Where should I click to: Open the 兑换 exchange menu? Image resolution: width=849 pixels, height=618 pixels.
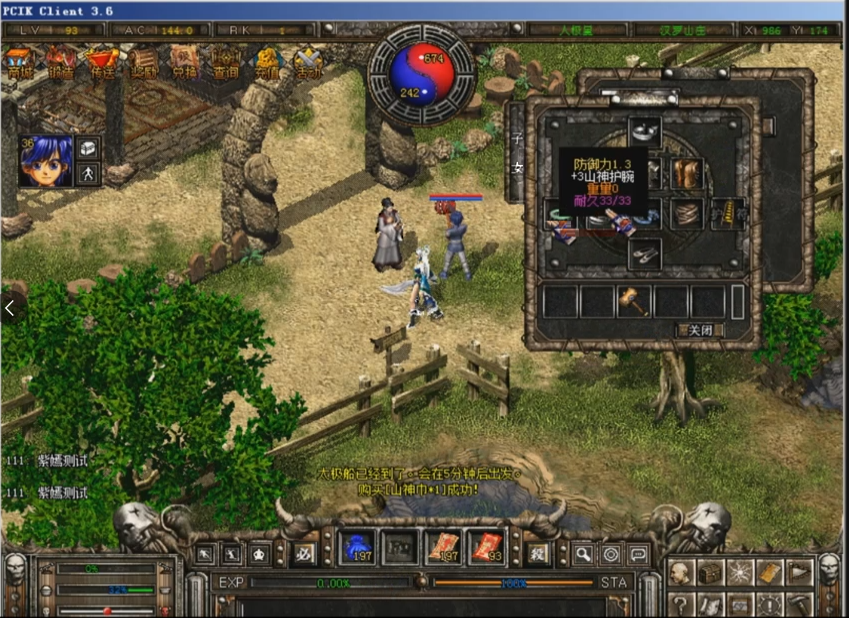(184, 64)
